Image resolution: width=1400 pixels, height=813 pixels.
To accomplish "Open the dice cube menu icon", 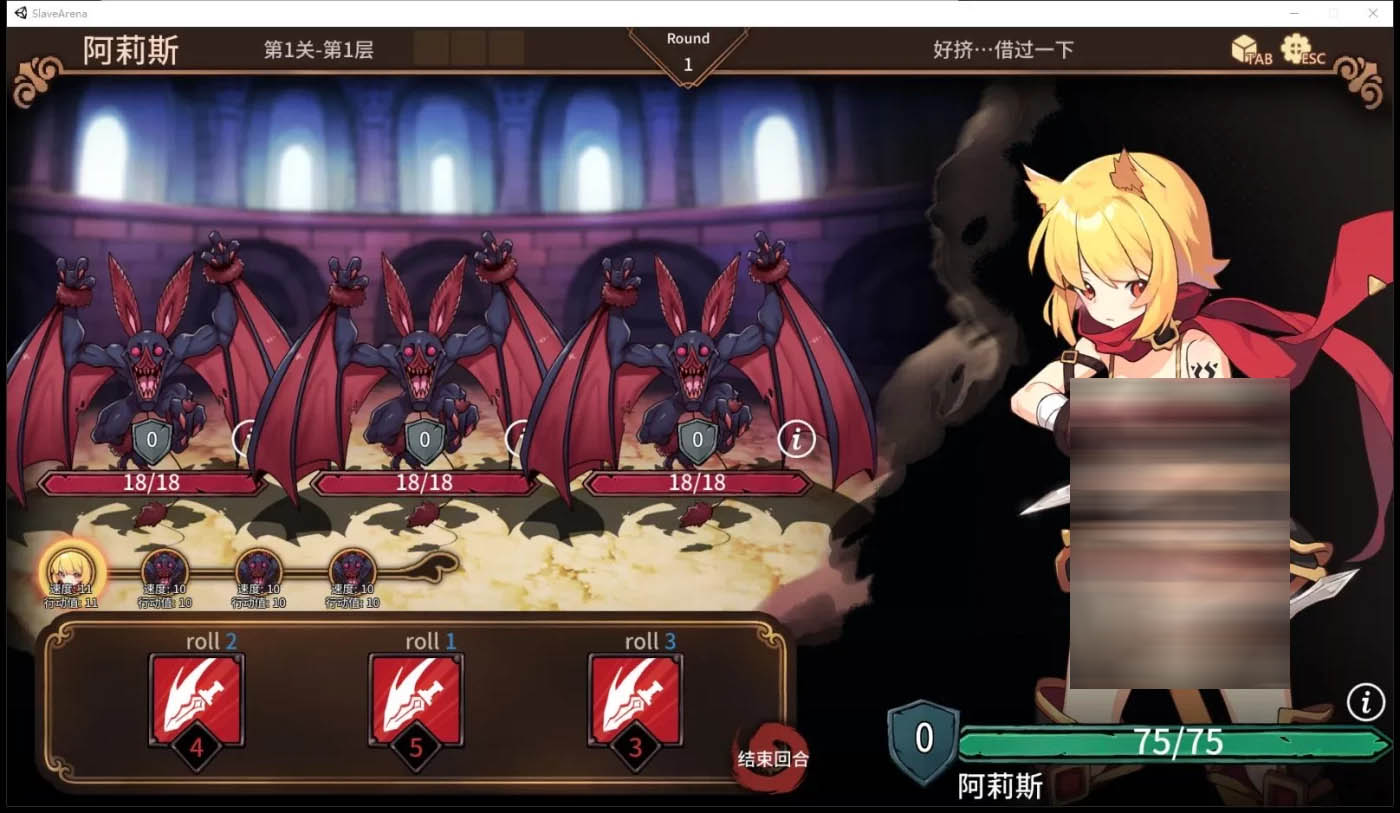I will pos(1244,48).
